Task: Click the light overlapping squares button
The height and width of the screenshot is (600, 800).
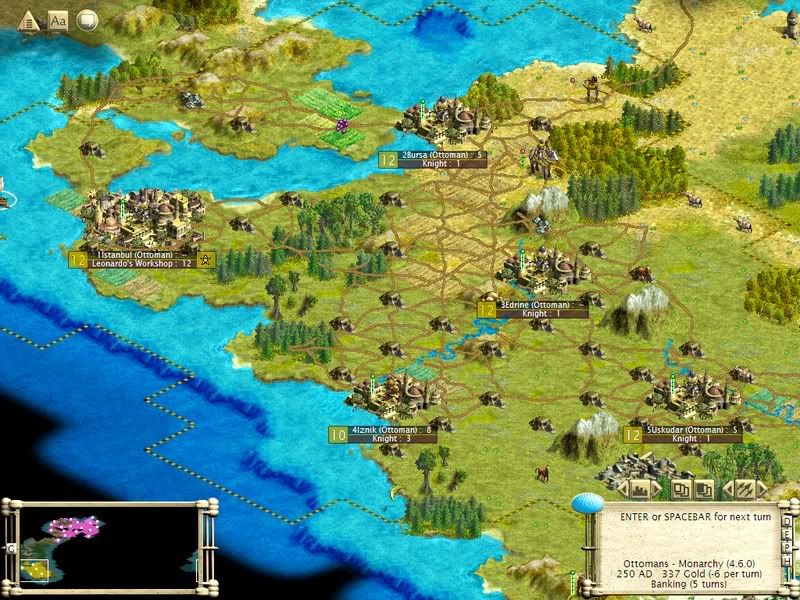Action: coord(681,489)
